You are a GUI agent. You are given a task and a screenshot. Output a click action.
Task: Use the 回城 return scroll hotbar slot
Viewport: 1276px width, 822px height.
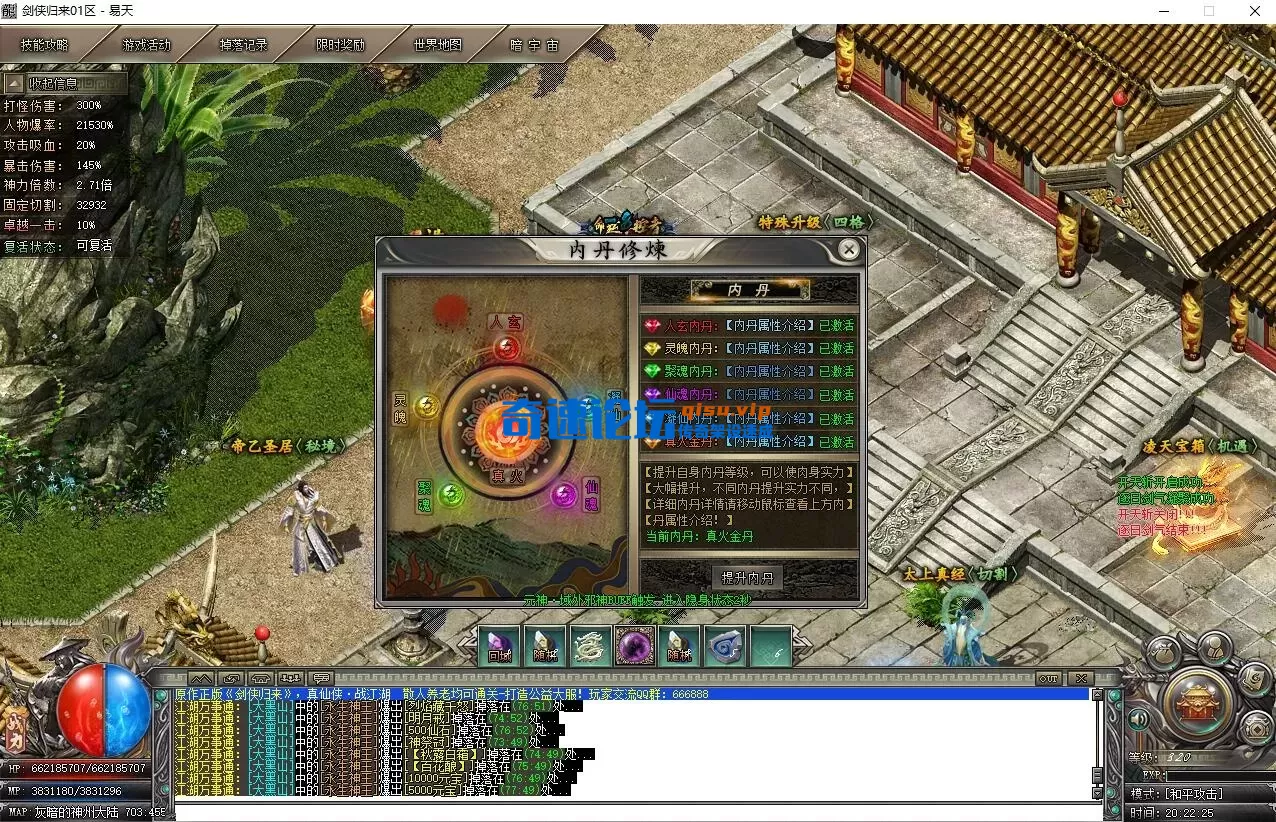tap(498, 646)
